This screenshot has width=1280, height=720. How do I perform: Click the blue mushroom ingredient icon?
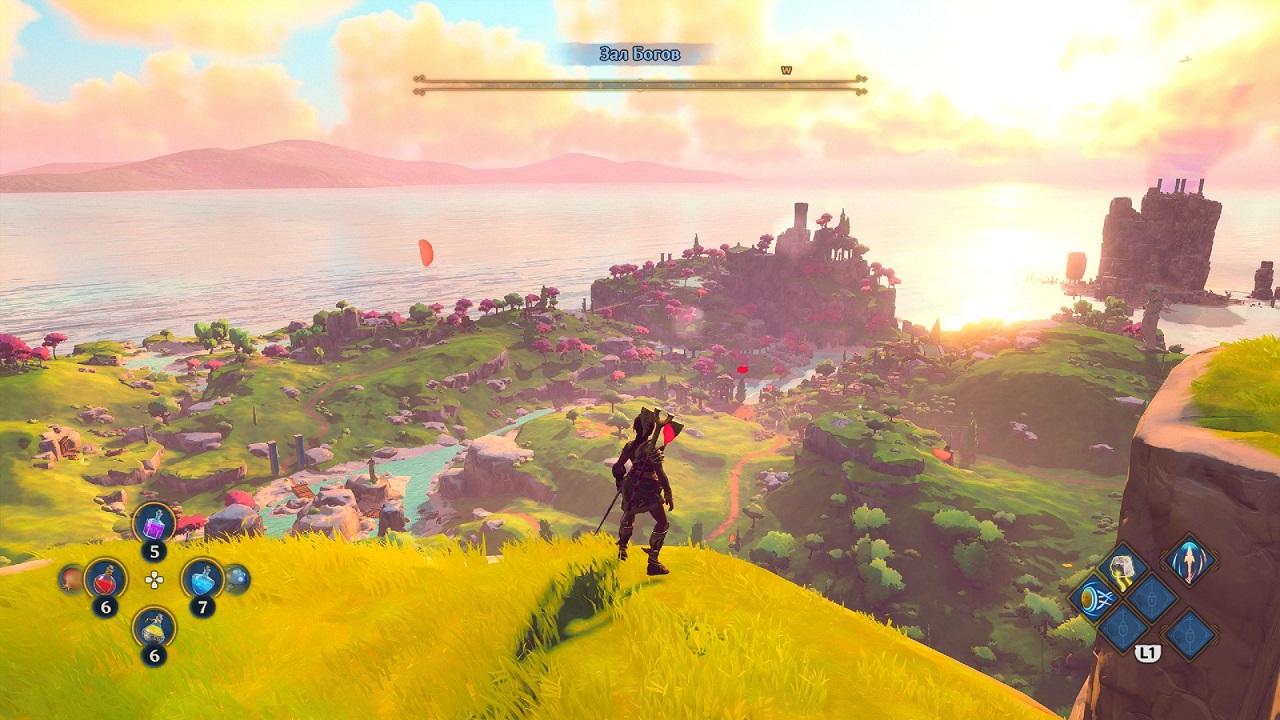click(x=238, y=578)
